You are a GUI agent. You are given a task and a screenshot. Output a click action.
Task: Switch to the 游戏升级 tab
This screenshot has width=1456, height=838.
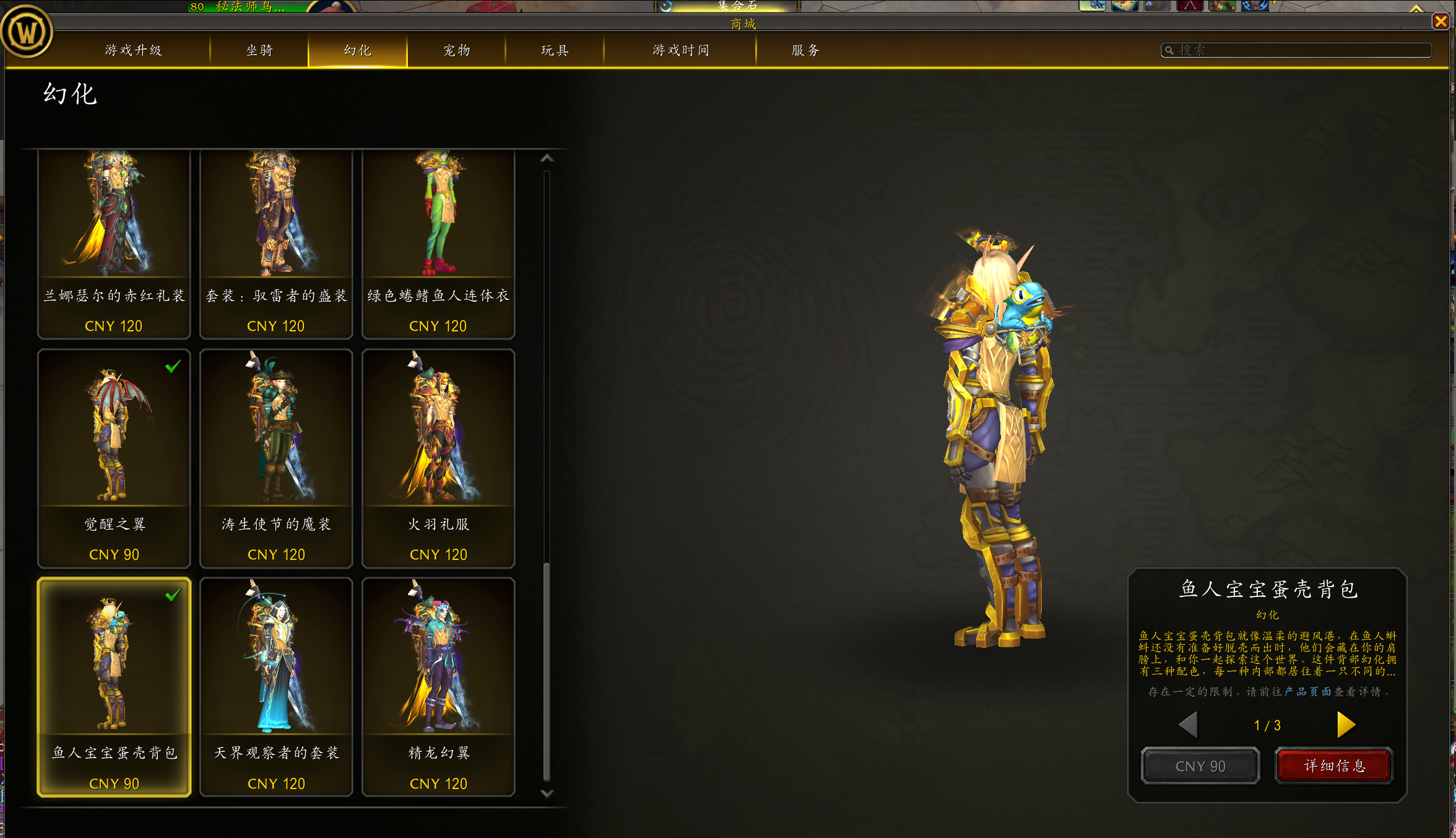coord(133,50)
